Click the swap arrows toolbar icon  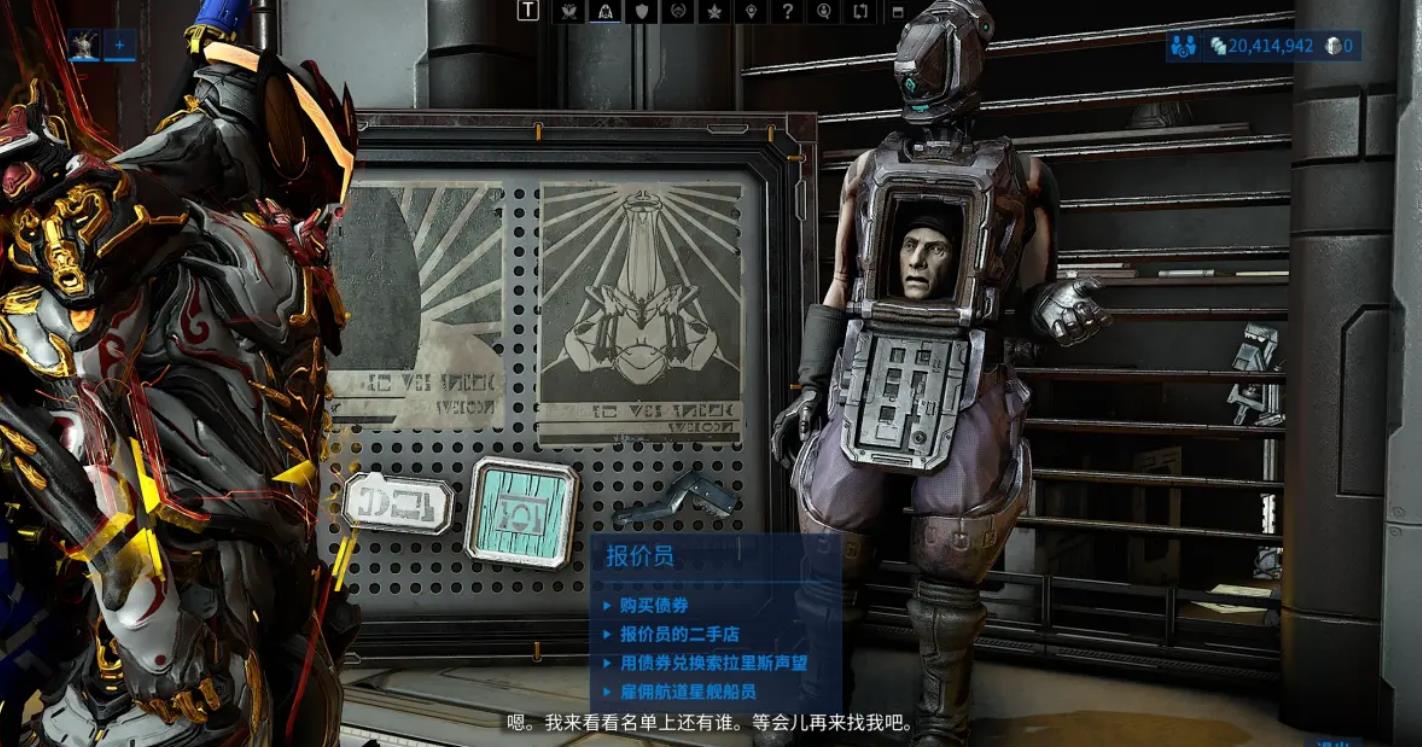point(860,11)
